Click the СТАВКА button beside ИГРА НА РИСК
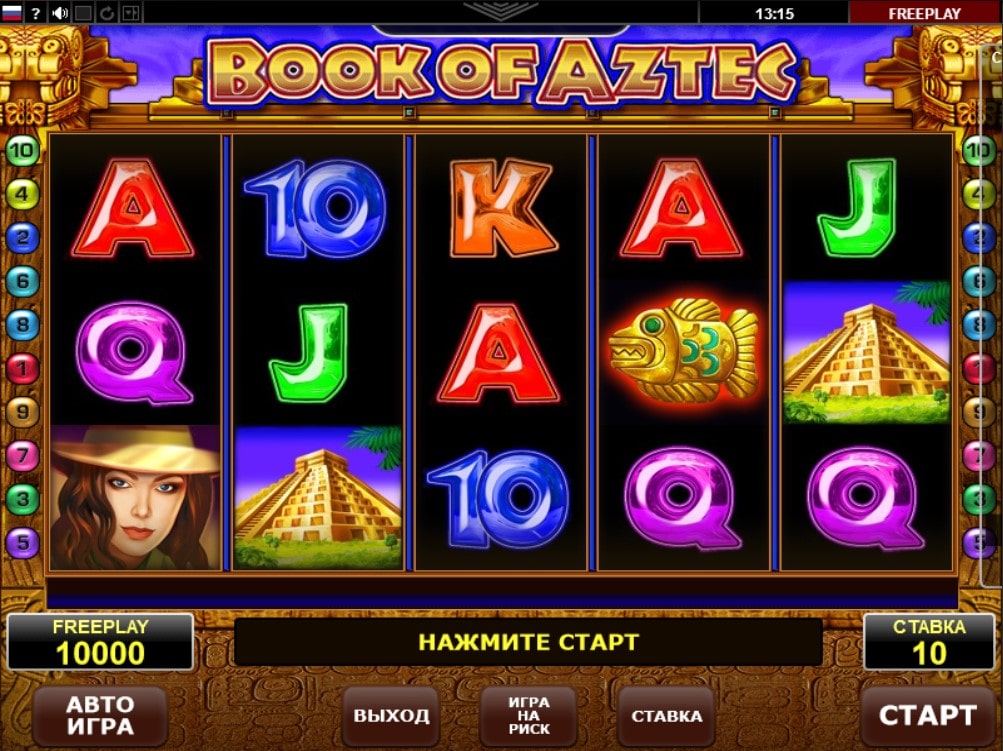1003x751 pixels. (x=666, y=716)
